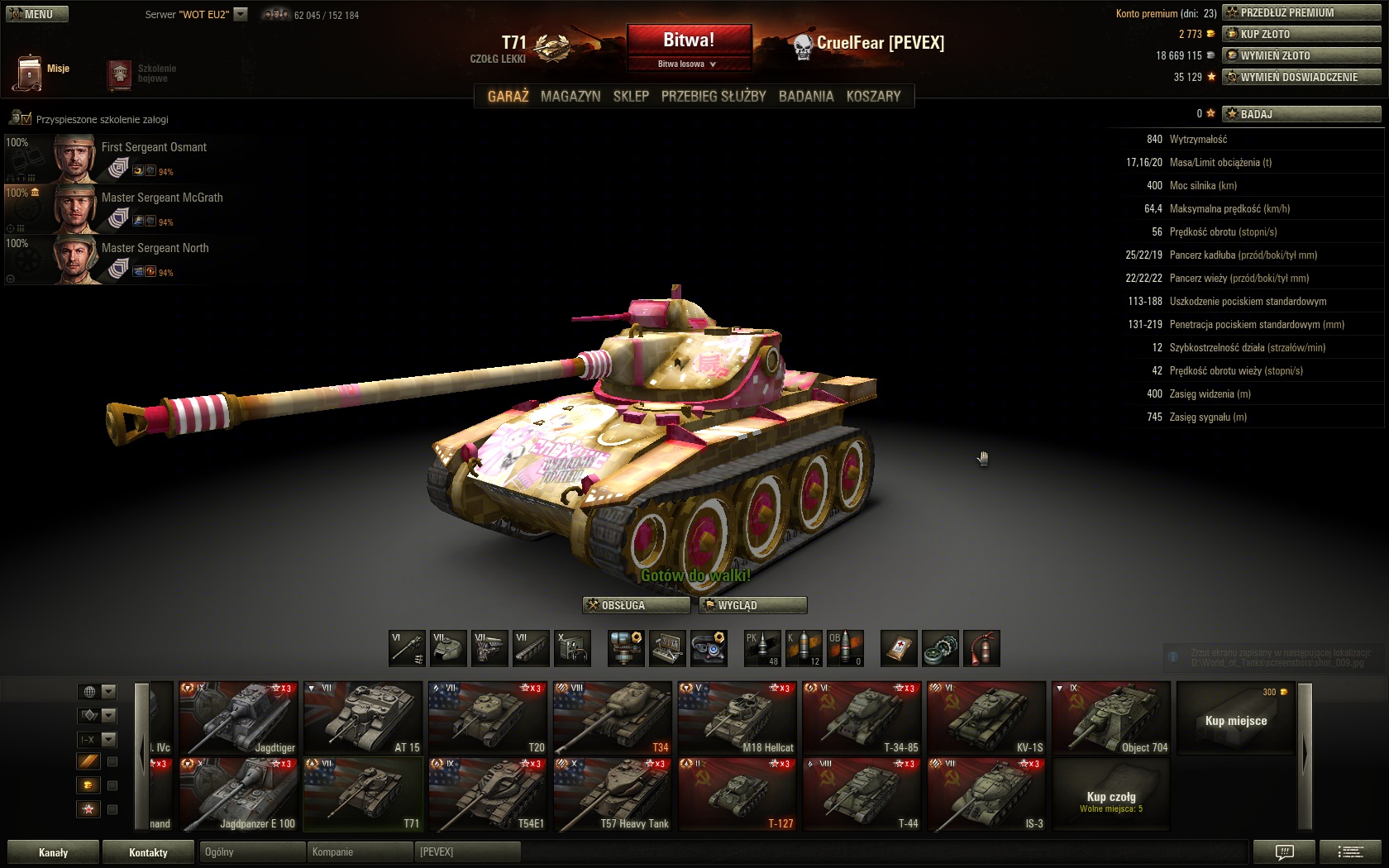Choose the M18 Hellcat tank
Screen dimensions: 1389x868
point(737,718)
